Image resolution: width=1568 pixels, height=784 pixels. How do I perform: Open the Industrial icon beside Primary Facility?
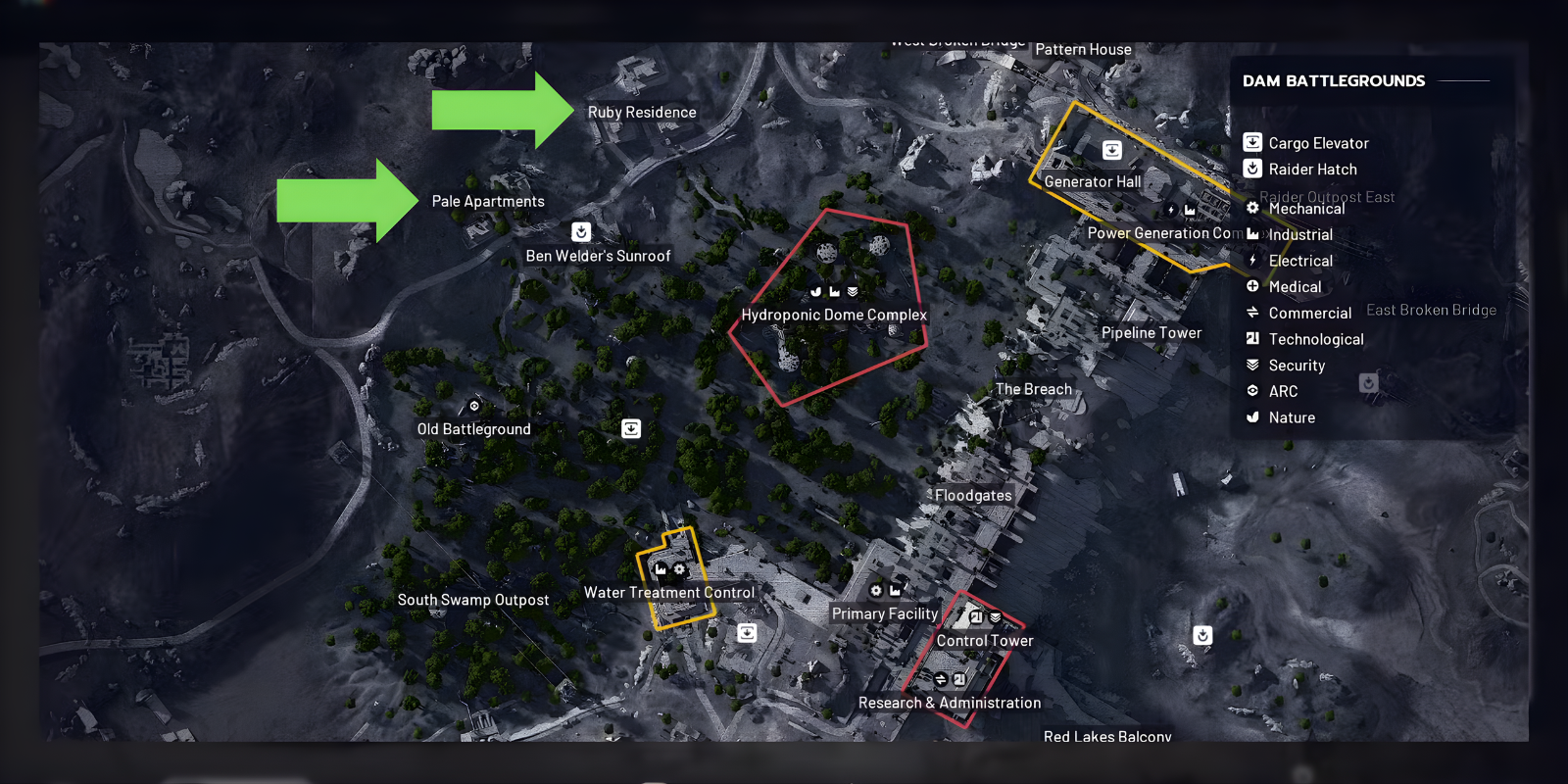(895, 590)
